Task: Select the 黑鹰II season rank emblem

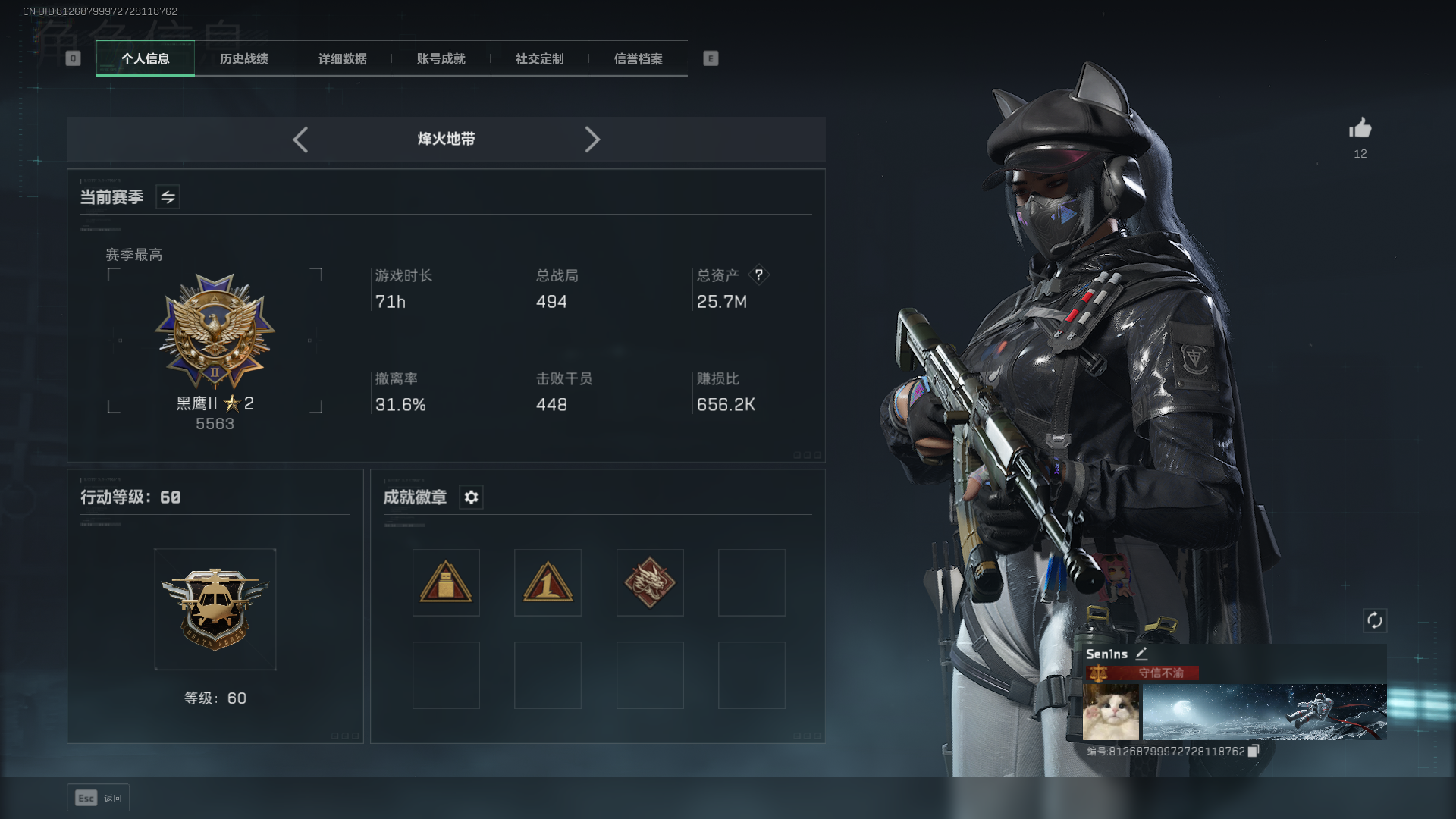Action: point(215,331)
